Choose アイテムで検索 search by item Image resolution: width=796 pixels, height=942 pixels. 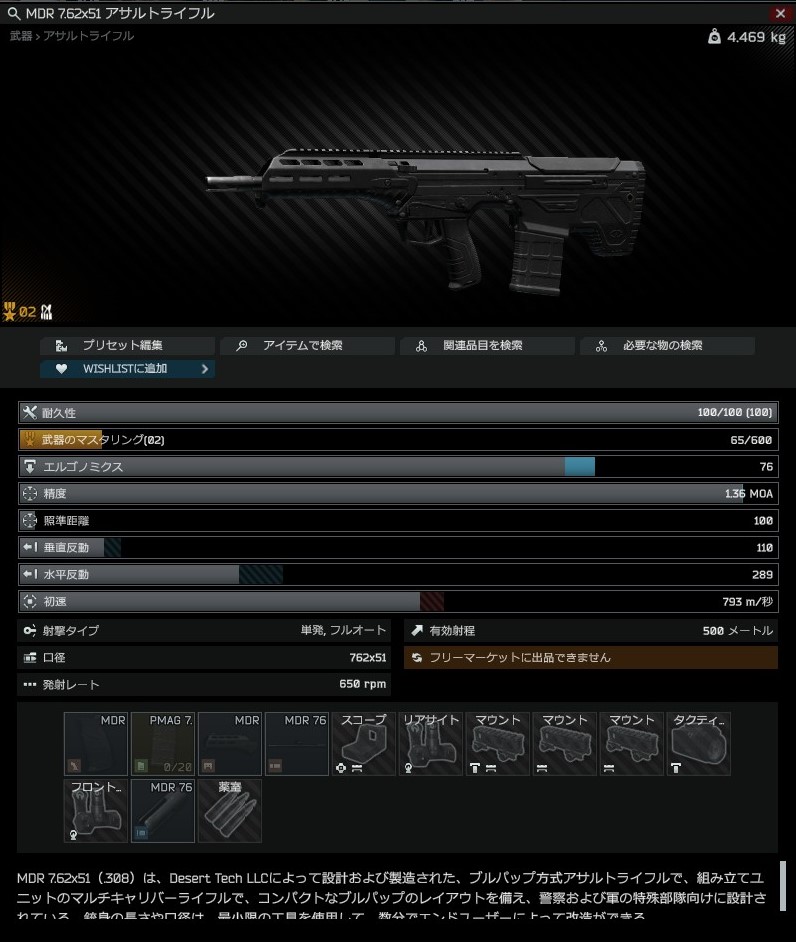(x=307, y=346)
